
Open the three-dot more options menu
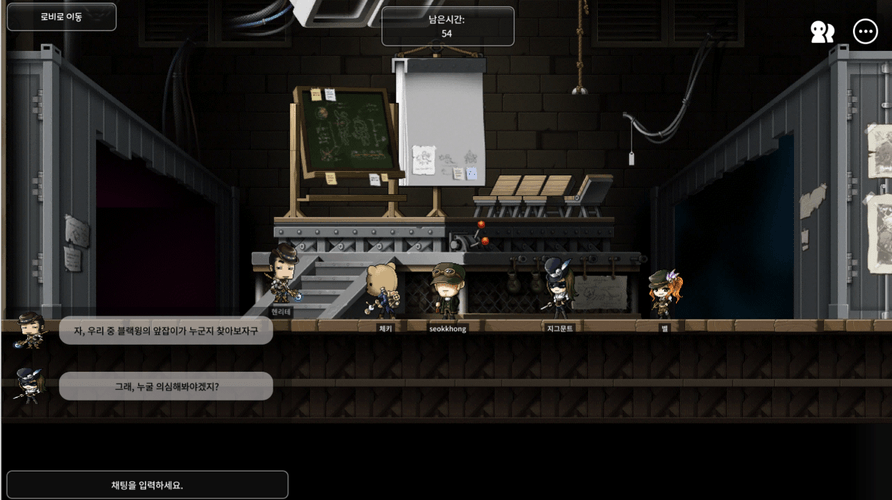(x=865, y=32)
